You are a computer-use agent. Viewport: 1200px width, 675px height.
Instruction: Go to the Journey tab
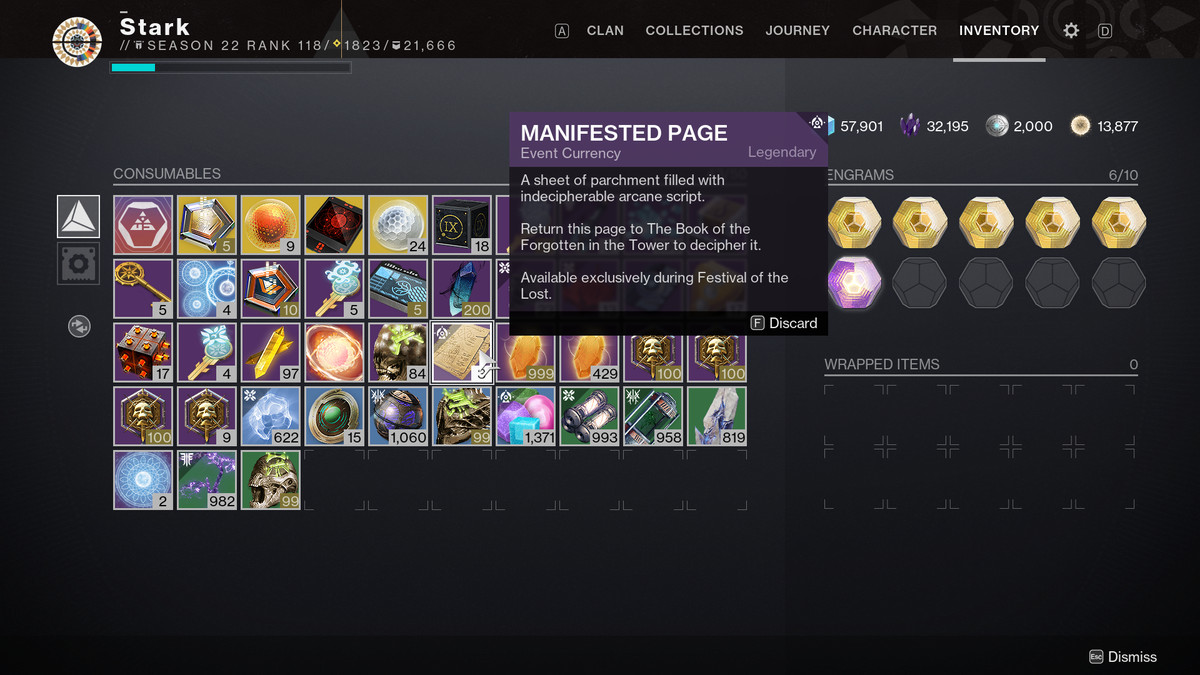coord(797,30)
